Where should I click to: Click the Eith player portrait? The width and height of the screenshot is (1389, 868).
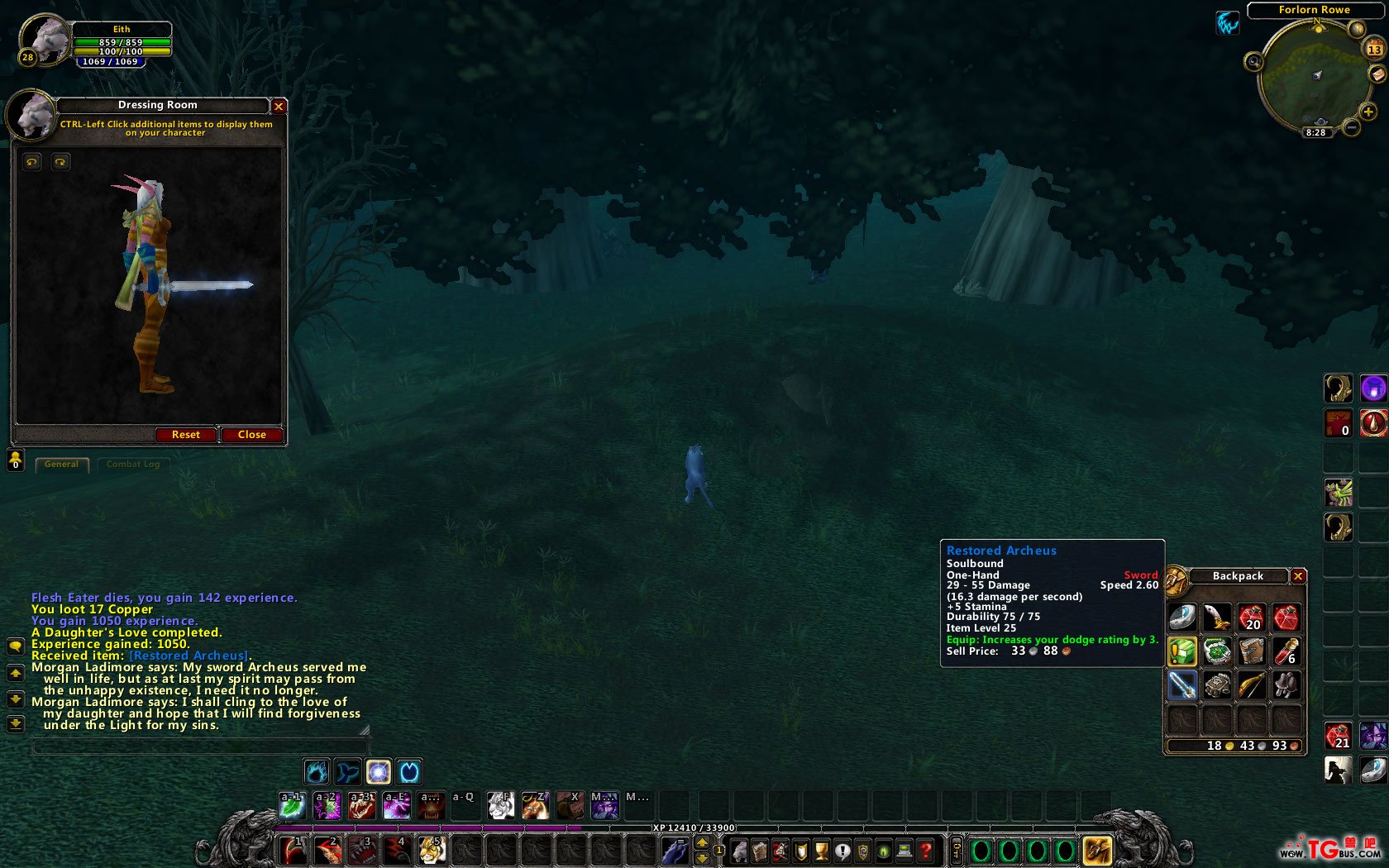tap(43, 40)
